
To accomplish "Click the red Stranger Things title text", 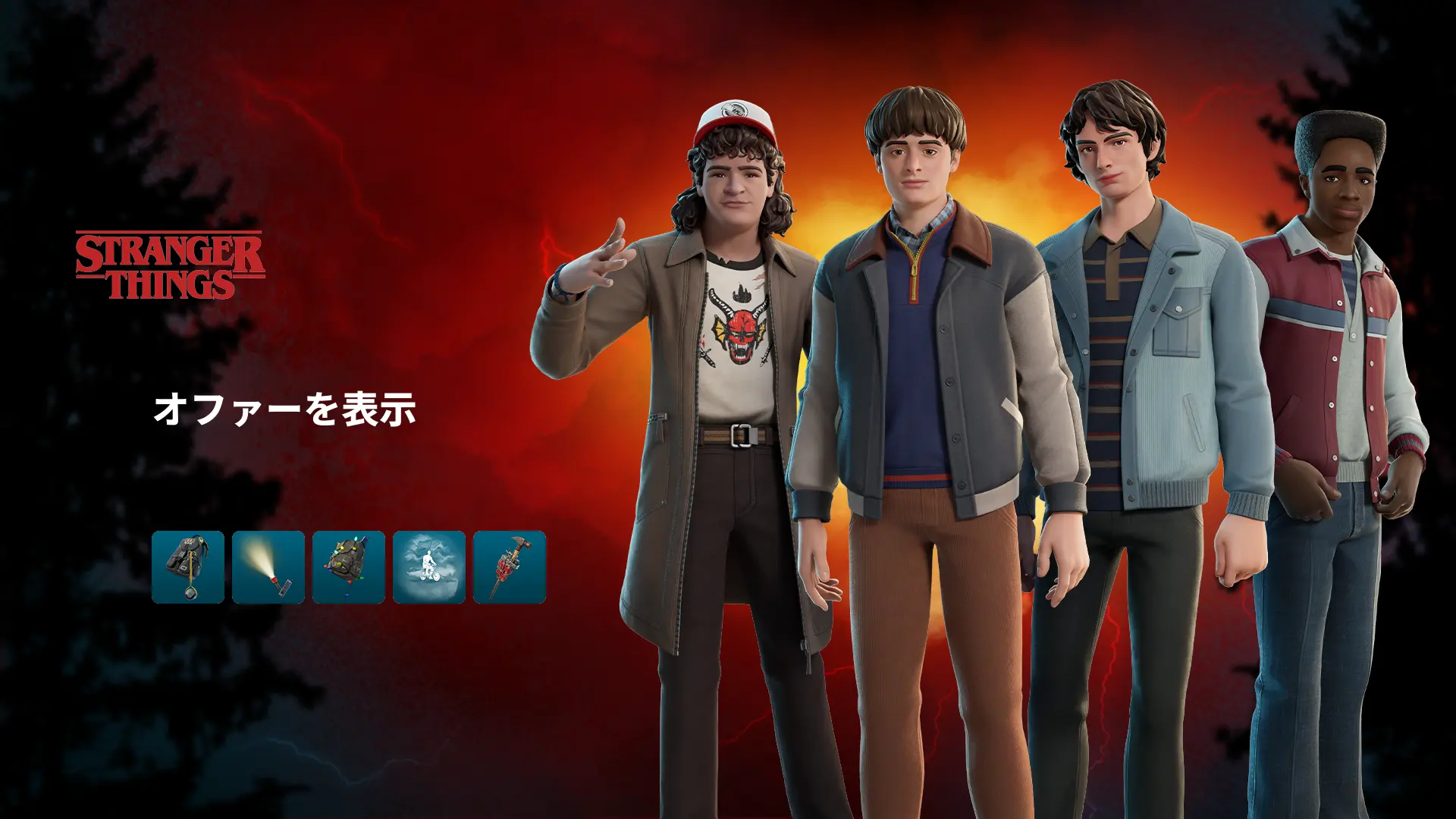I will point(168,265).
